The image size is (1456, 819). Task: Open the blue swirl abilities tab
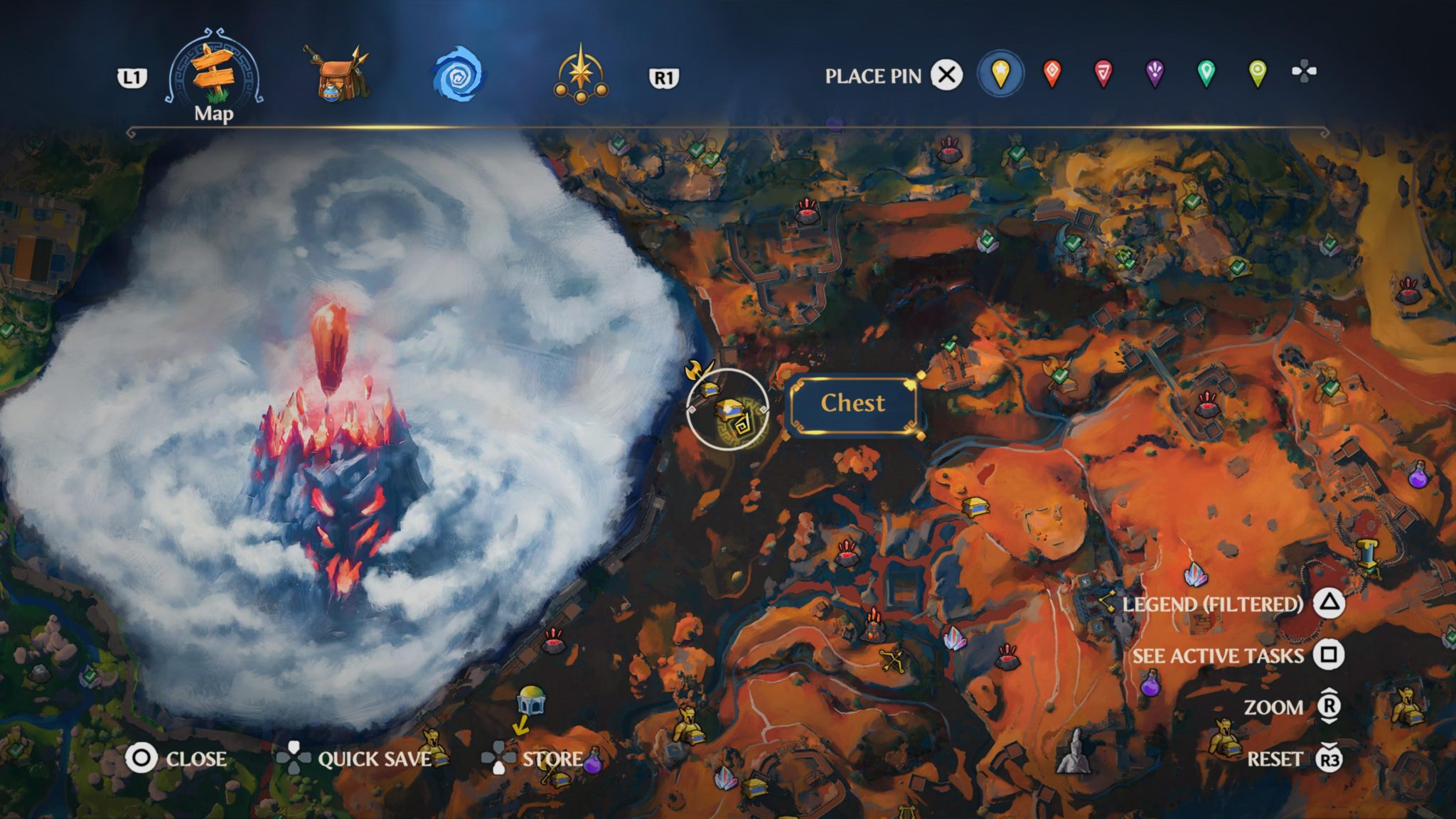click(458, 74)
